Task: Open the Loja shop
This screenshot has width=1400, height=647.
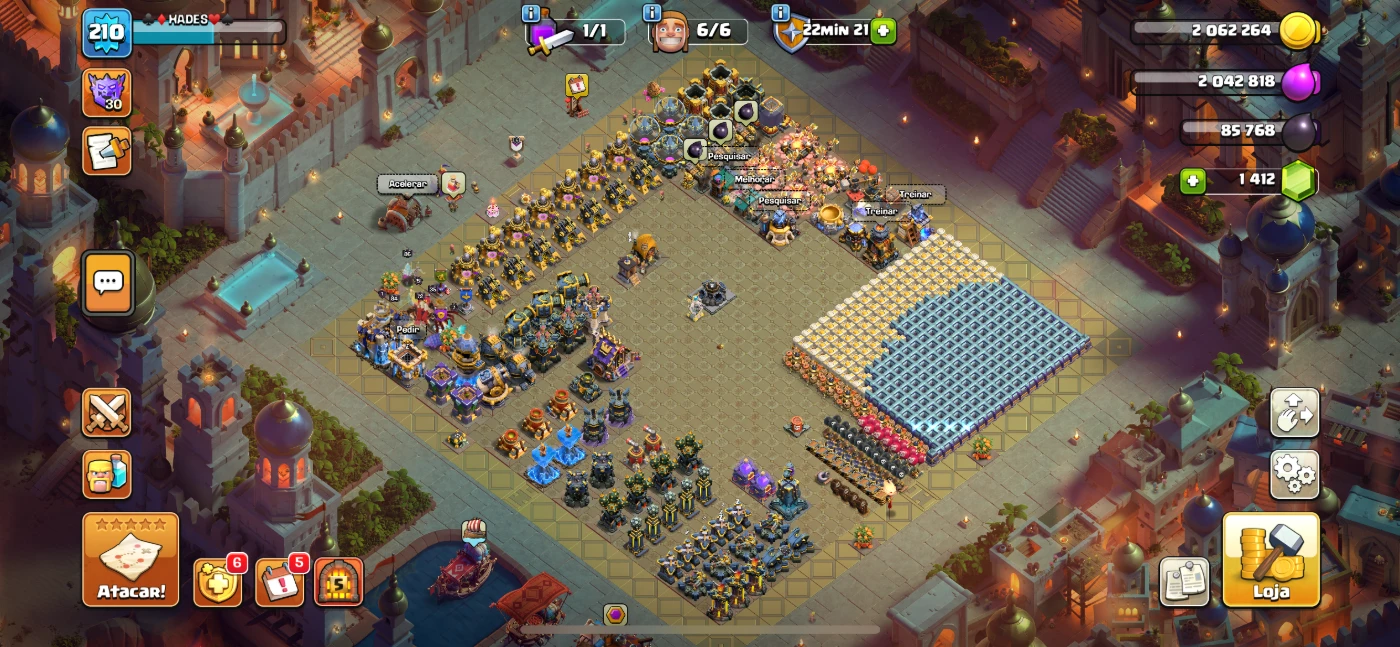Action: pyautogui.click(x=1270, y=559)
